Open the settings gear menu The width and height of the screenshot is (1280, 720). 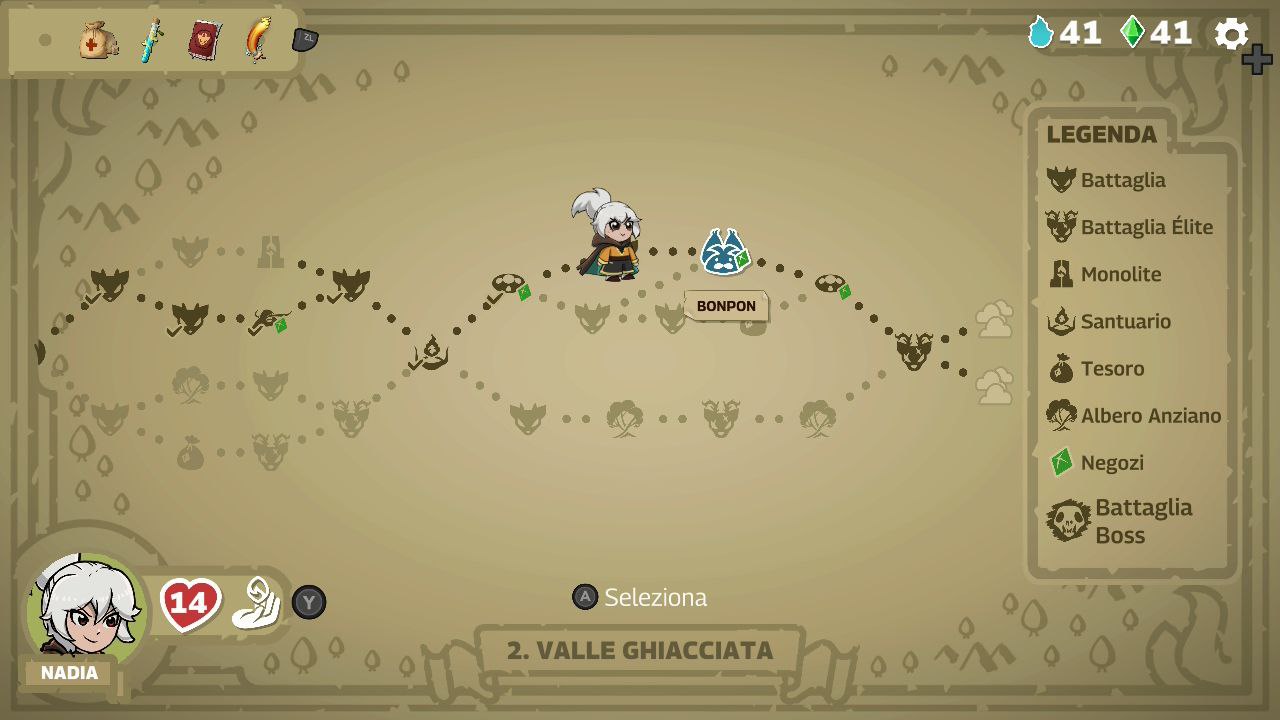pos(1231,34)
